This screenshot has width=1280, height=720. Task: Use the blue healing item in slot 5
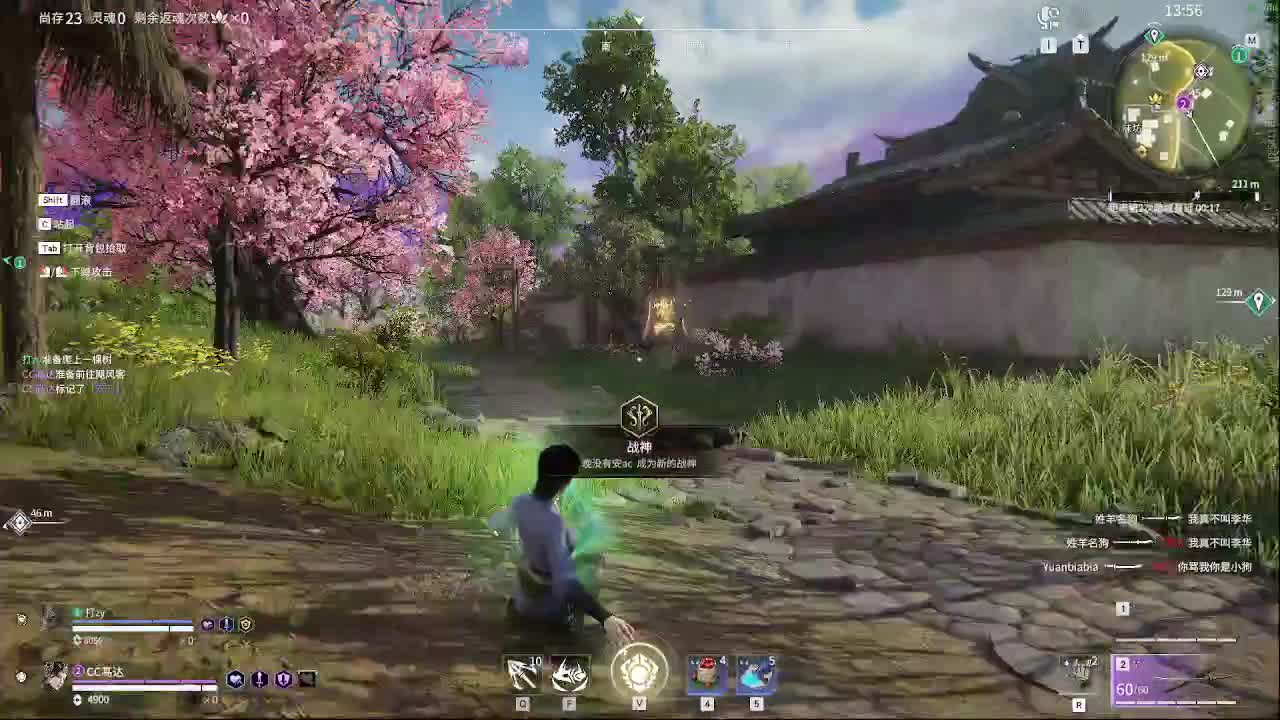click(755, 673)
